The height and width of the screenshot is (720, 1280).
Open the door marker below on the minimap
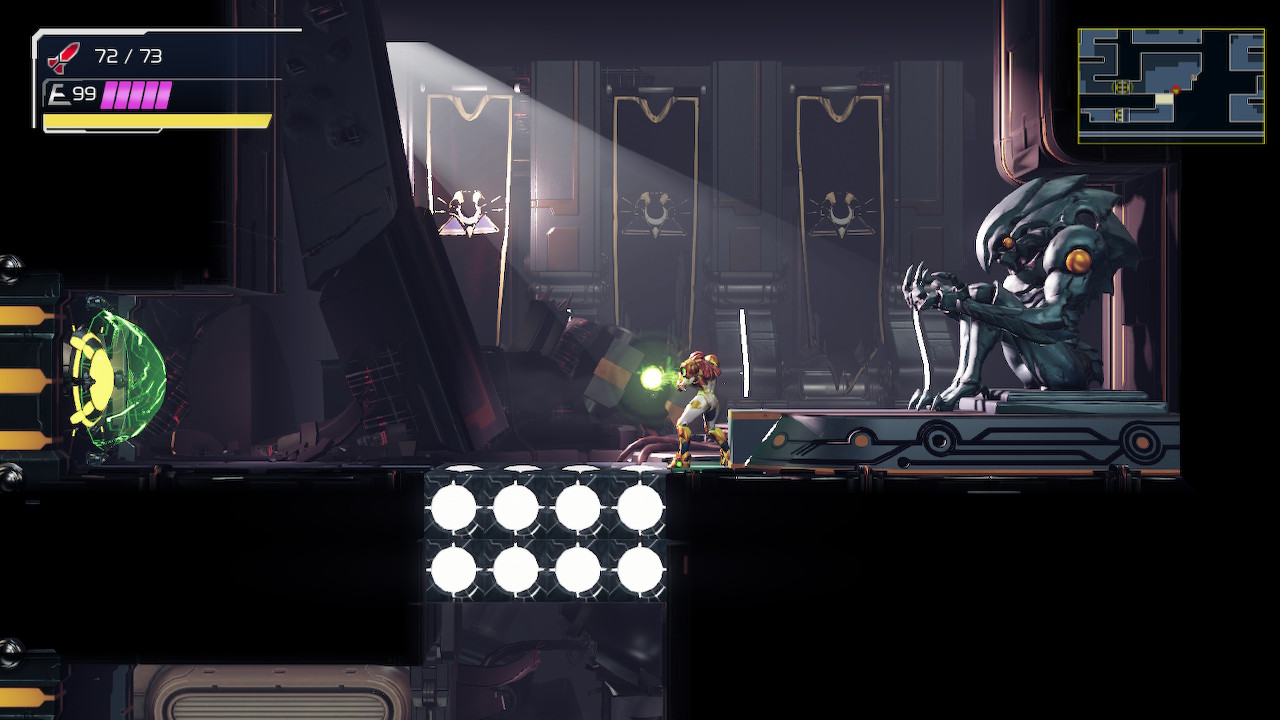coord(1120,114)
